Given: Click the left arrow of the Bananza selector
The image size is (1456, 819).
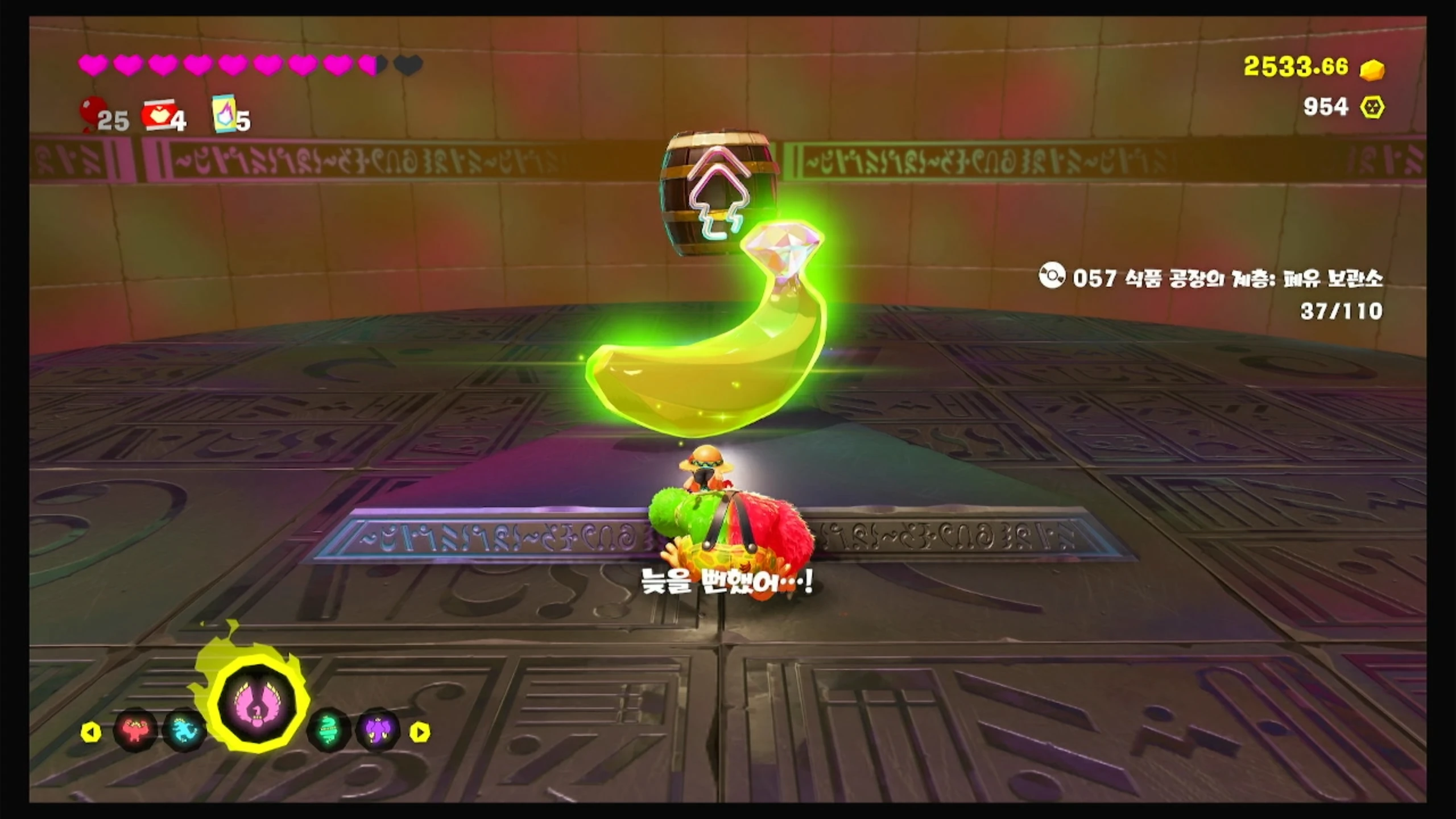Looking at the screenshot, I should click(x=90, y=732).
